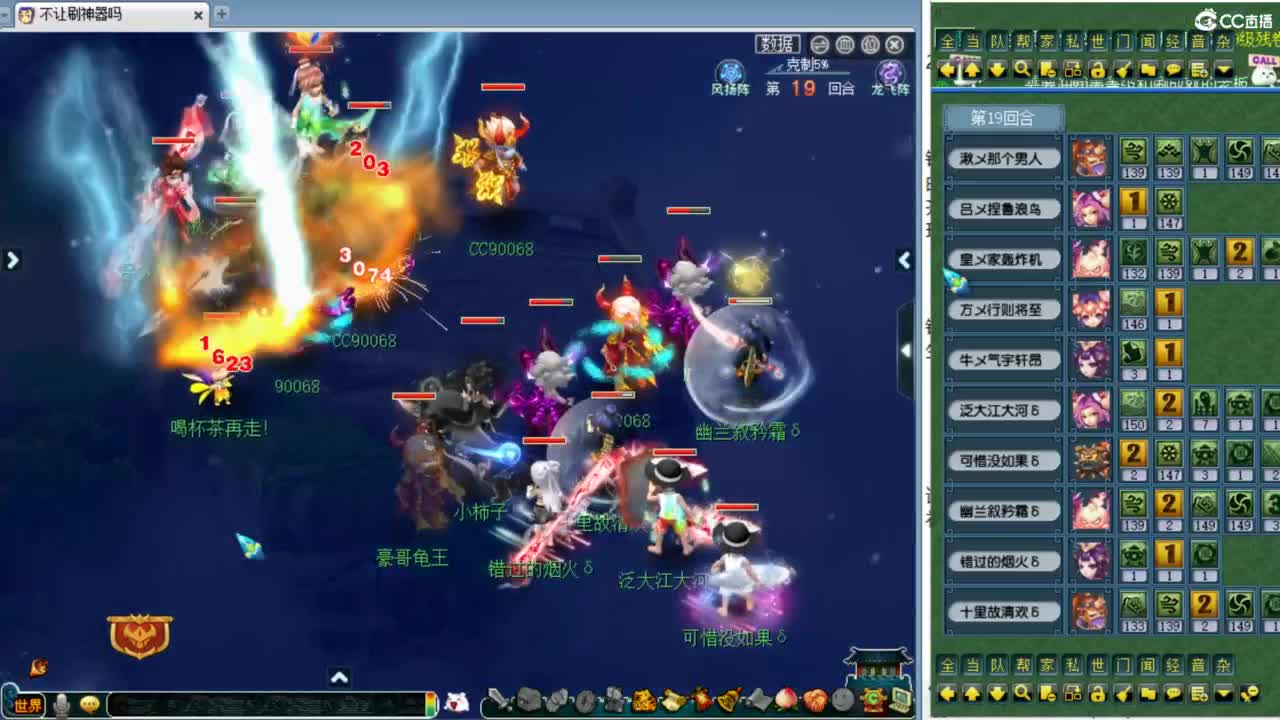Image resolution: width=1280 pixels, height=720 pixels.
Task: Expand the chat toolbar via yellow down chevron
Action: coord(1224,68)
